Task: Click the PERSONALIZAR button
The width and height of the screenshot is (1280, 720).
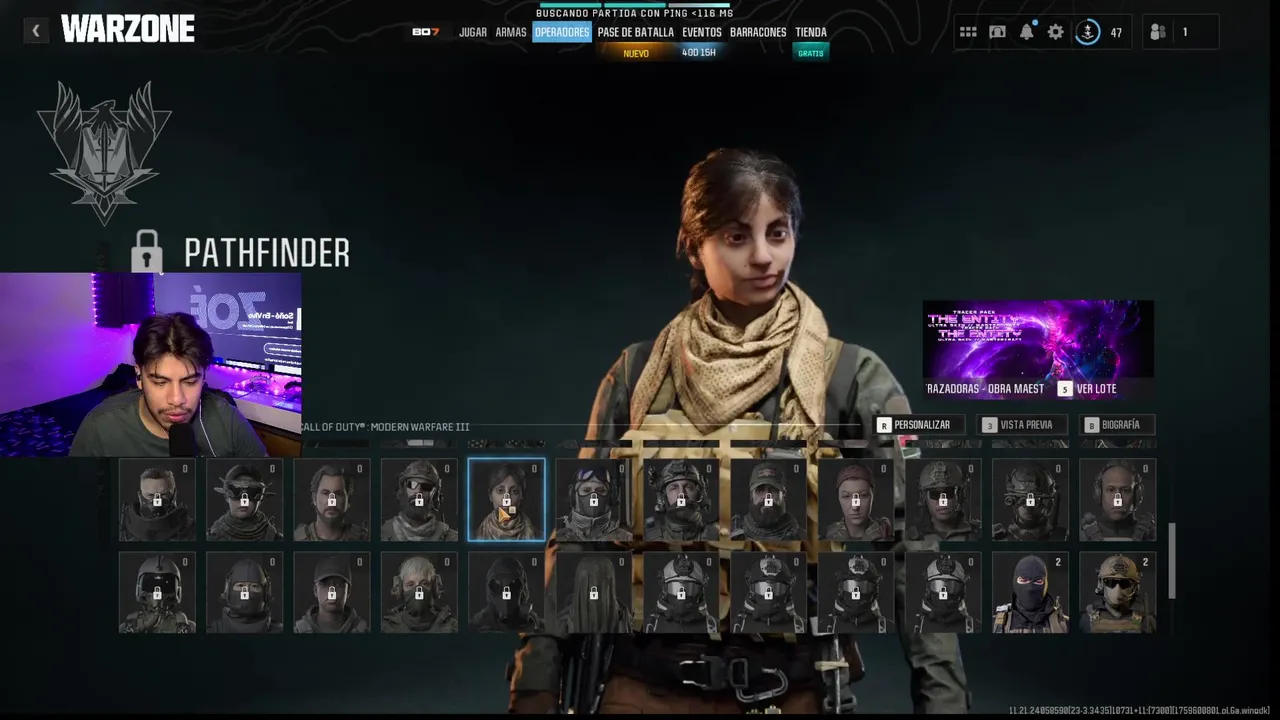Action: 914,425
